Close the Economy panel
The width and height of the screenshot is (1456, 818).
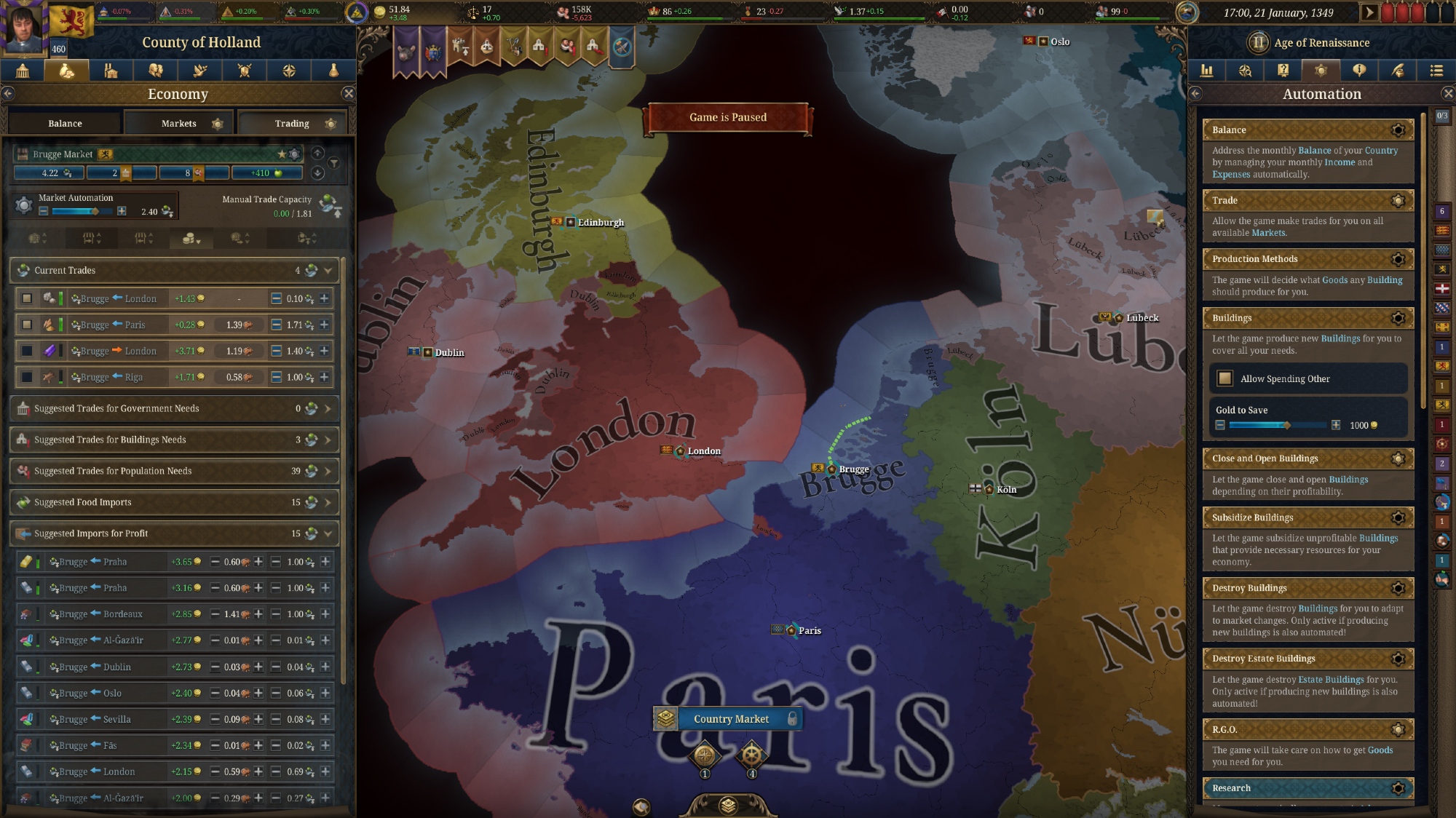point(349,93)
